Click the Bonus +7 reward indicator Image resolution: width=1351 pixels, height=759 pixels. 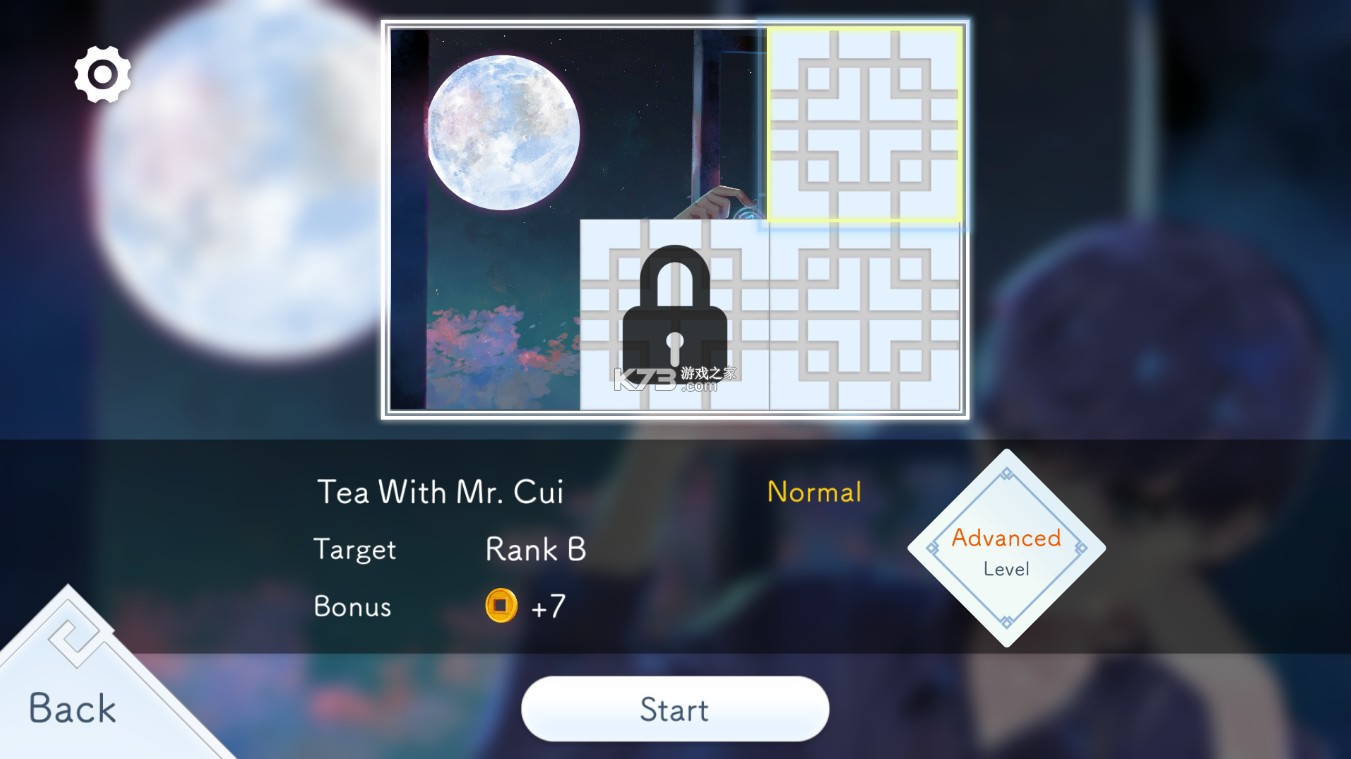pos(519,607)
